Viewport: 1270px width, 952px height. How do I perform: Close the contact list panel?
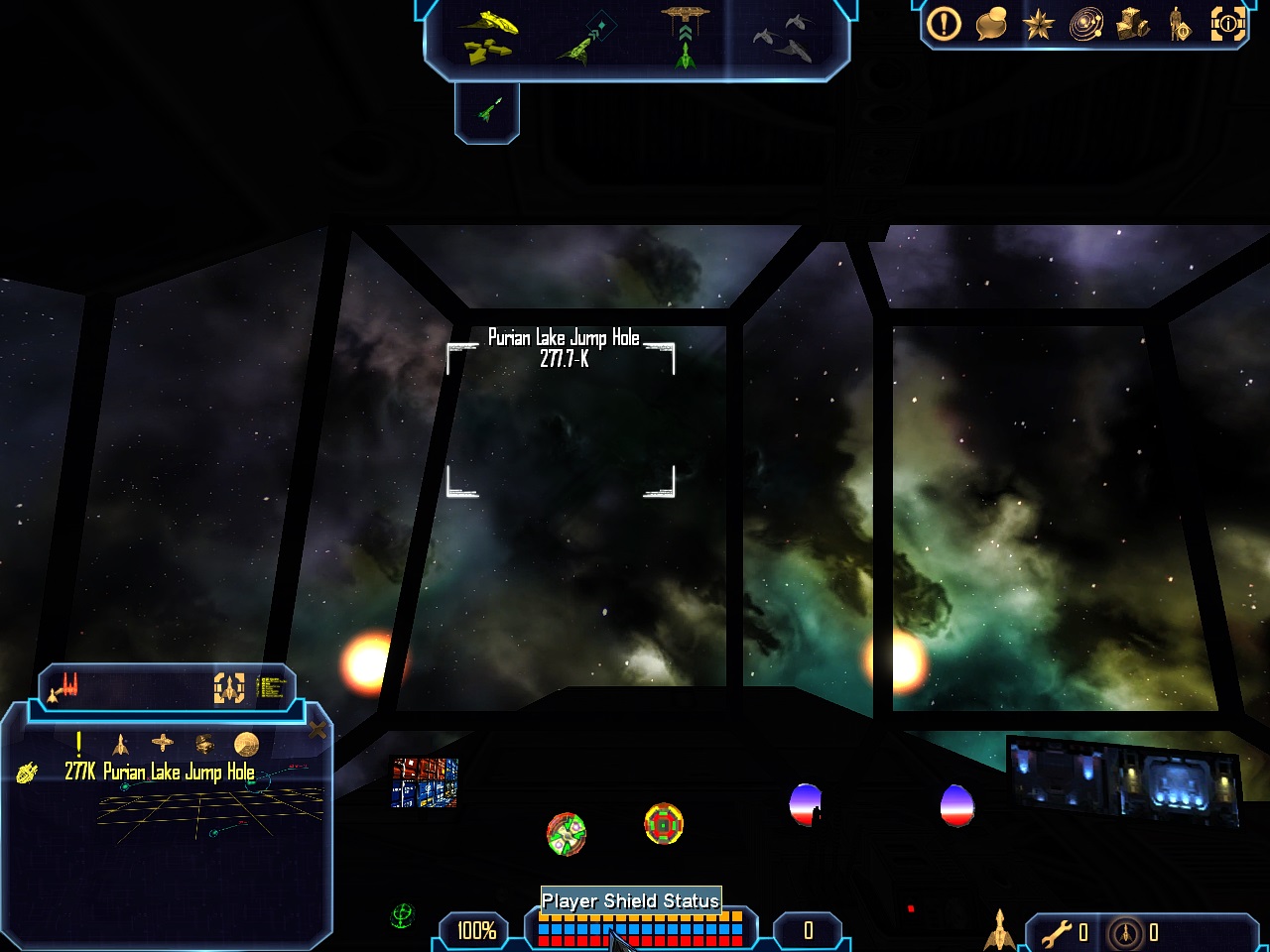317,731
